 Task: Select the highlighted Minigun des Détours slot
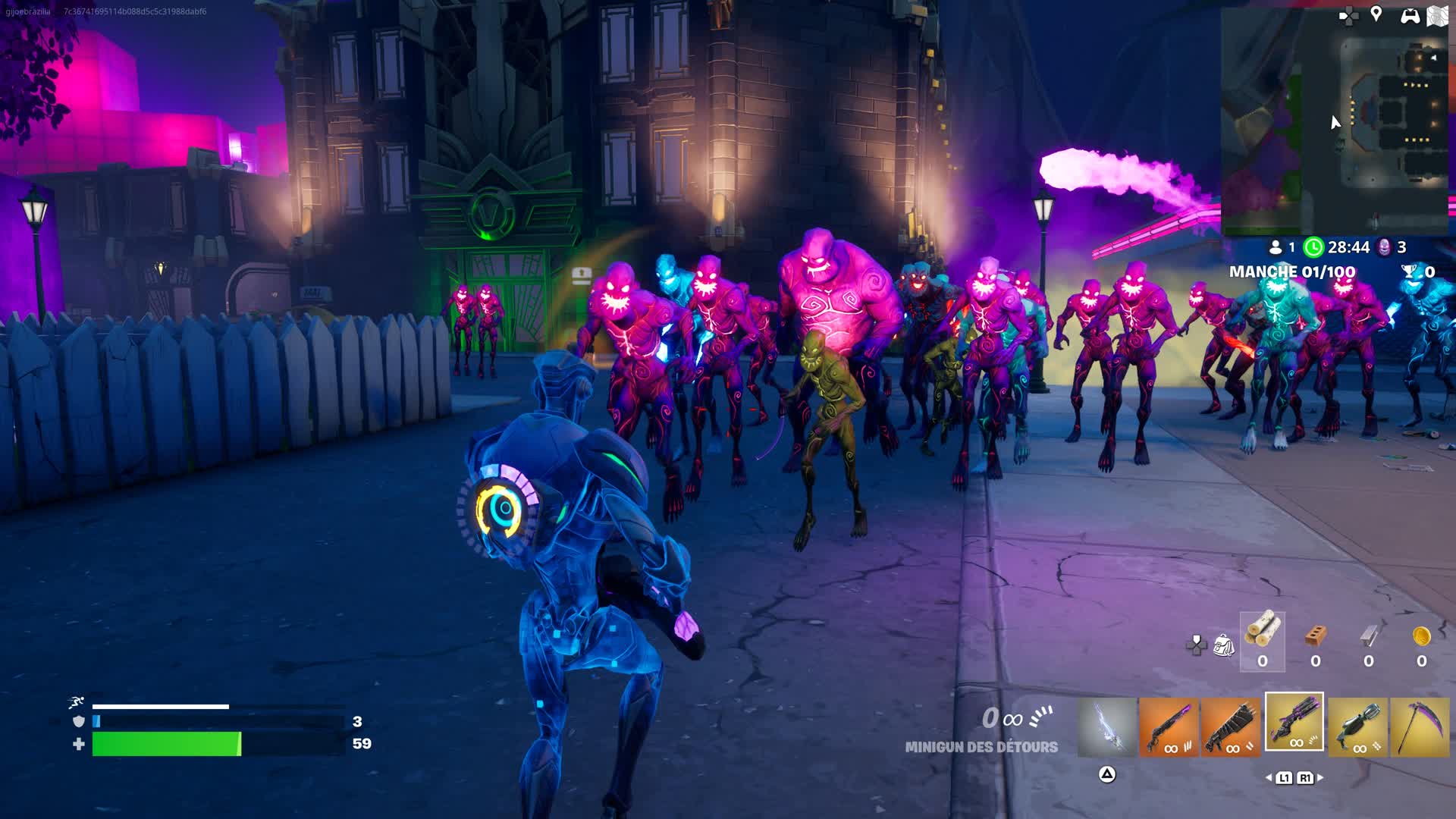1294,722
